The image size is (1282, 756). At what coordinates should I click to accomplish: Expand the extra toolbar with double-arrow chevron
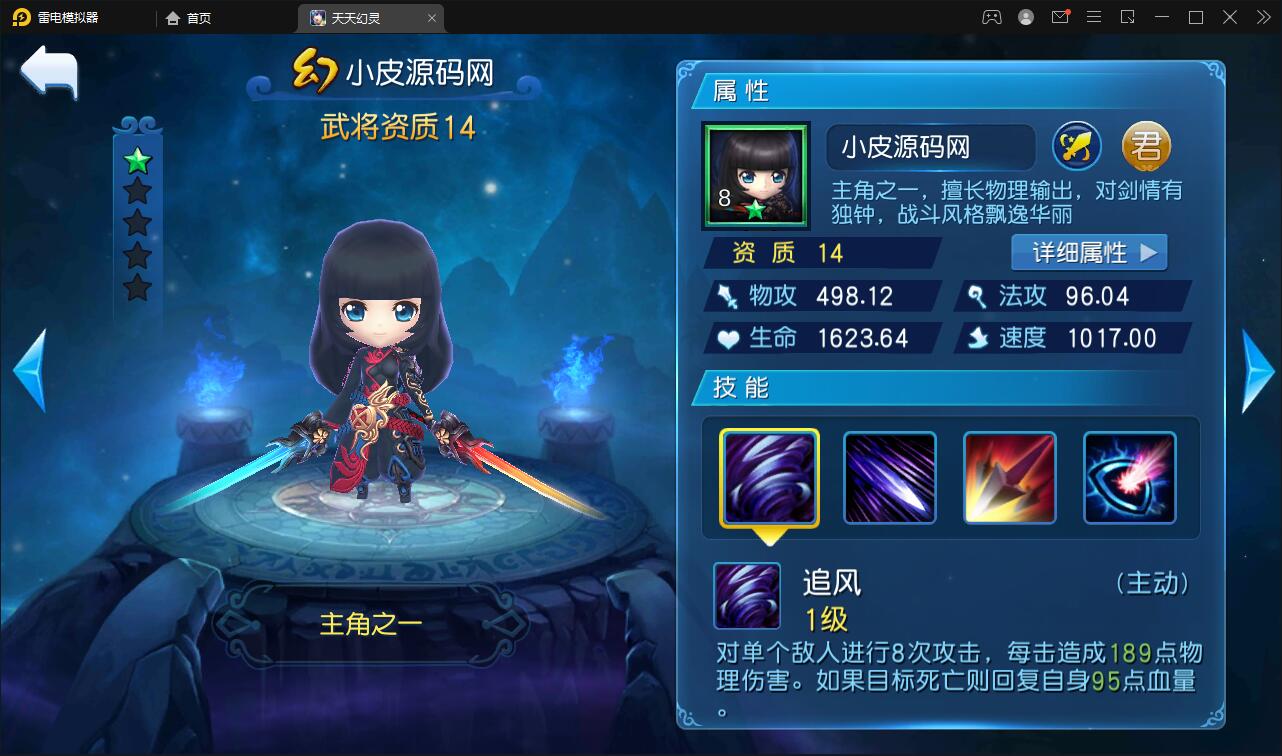click(1262, 17)
